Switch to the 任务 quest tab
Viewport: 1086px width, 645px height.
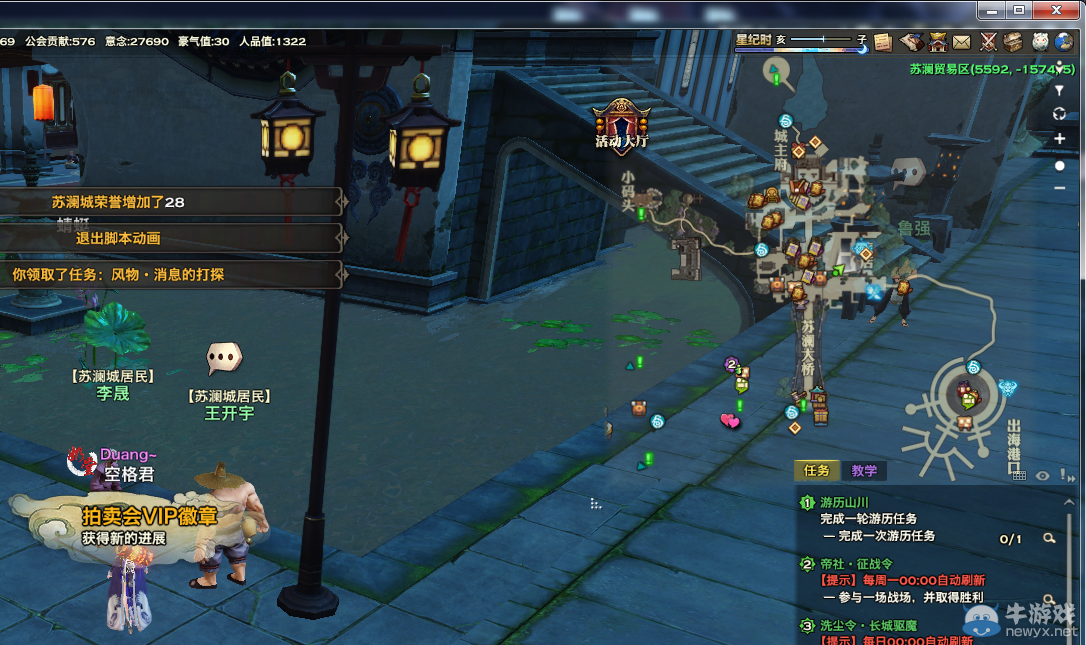pos(817,470)
